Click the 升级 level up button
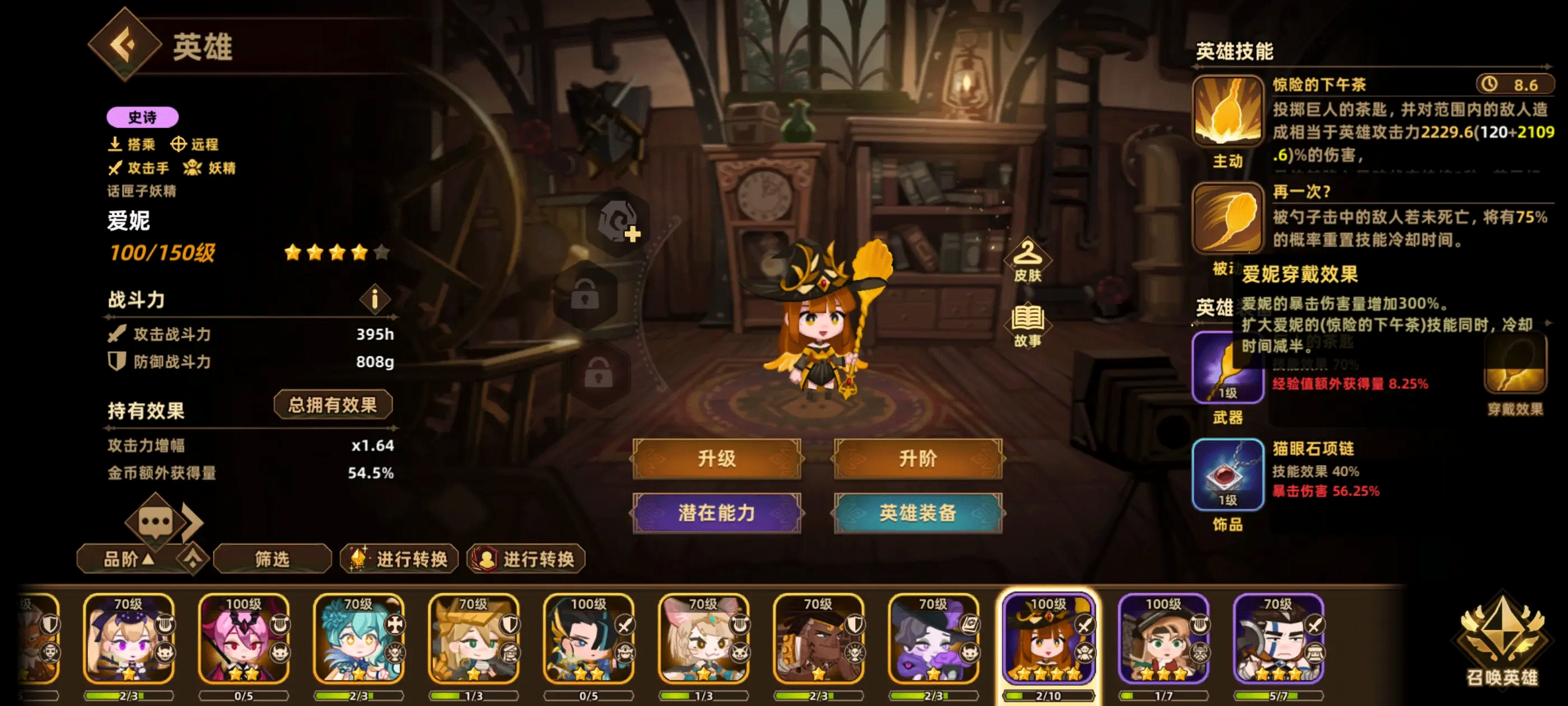Image resolution: width=1568 pixels, height=706 pixels. pos(716,458)
